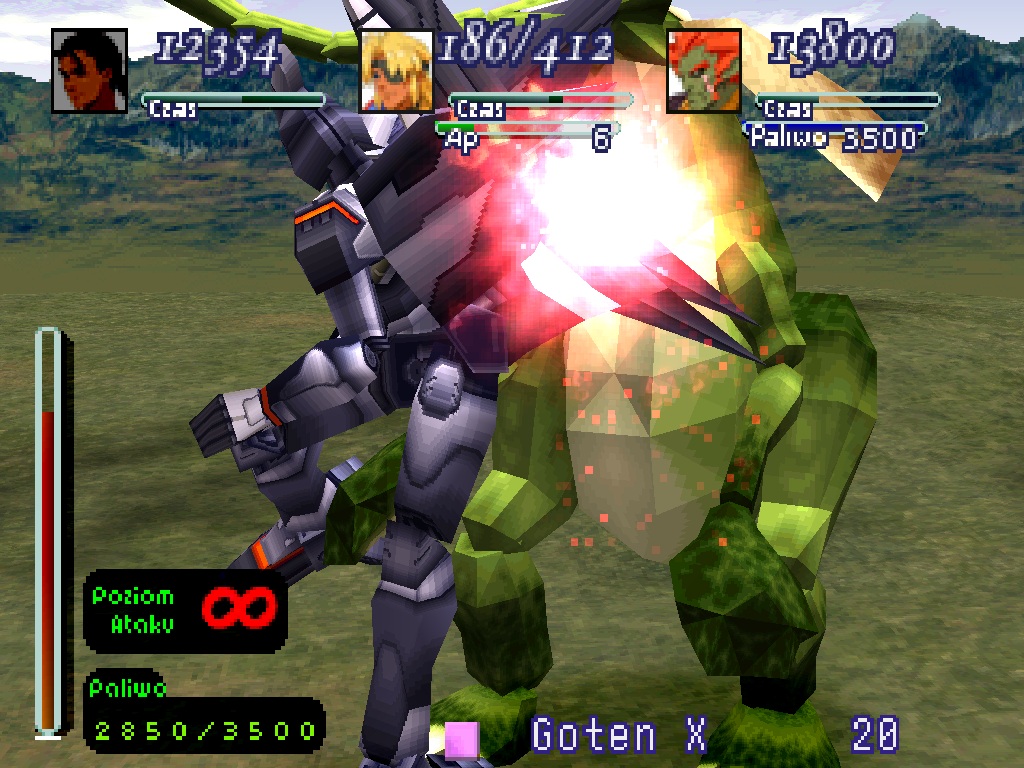The width and height of the screenshot is (1024, 768).
Task: Pick the red-haired green-faced character portrait
Action: 704,71
